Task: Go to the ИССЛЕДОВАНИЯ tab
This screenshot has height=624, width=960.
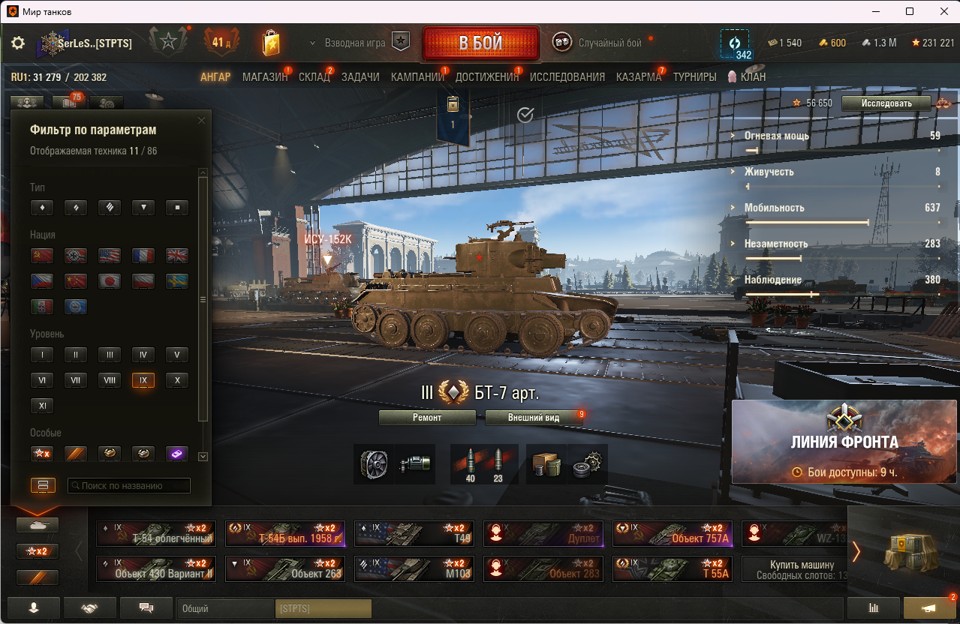Action: (567, 77)
